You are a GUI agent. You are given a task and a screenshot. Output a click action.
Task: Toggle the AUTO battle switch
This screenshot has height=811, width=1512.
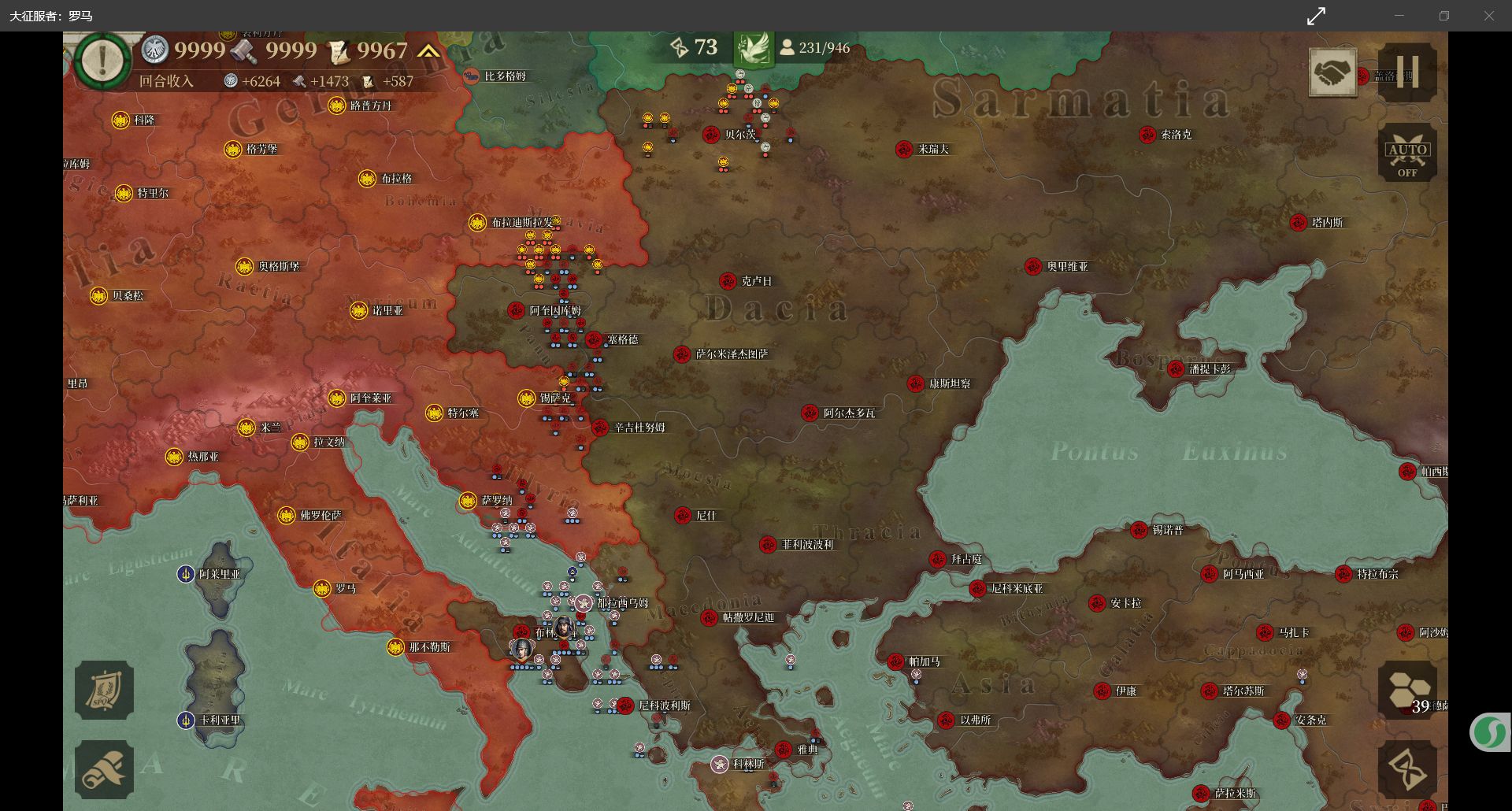tap(1407, 153)
